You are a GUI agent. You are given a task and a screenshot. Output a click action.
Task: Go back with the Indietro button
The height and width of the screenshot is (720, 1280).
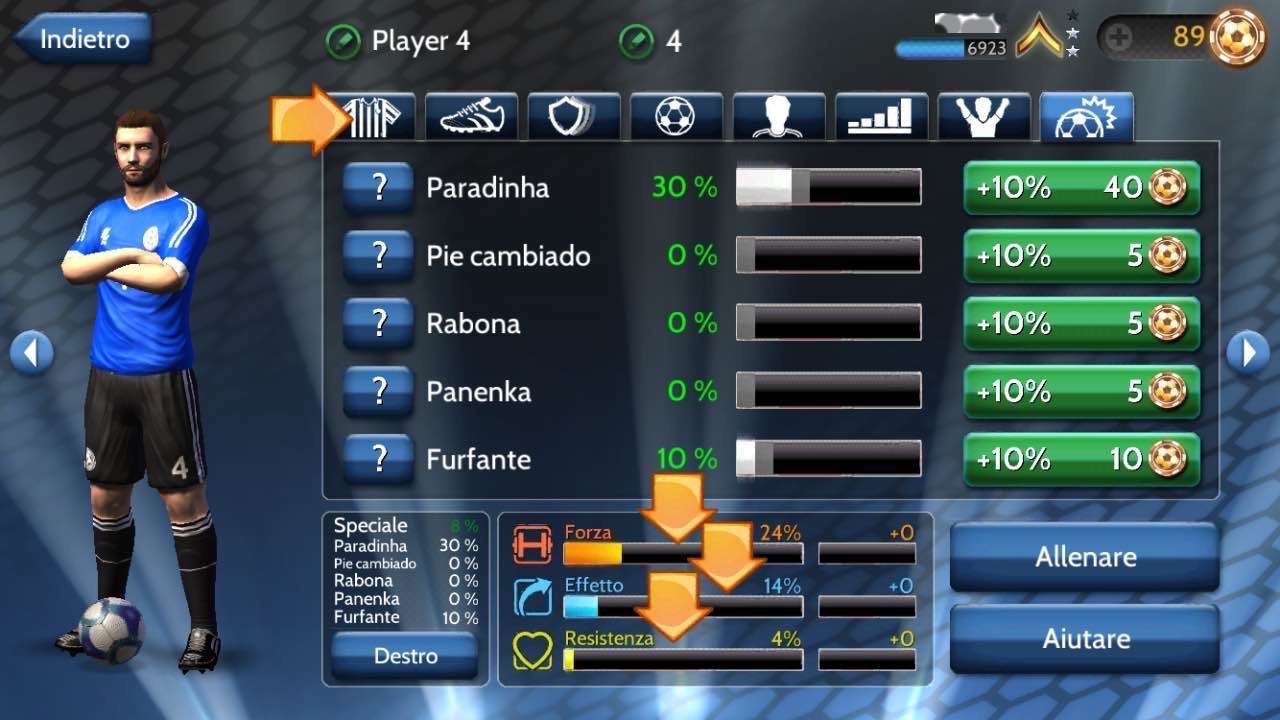tap(84, 40)
